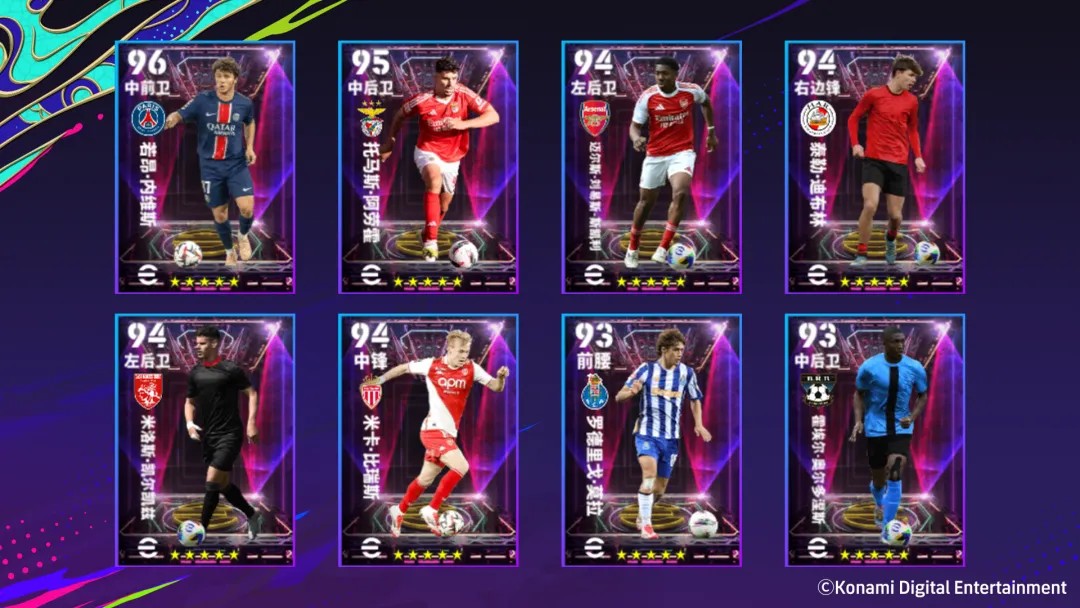Choose the 95-rated Benfica 中后卫 card
Image resolution: width=1080 pixels, height=608 pixels.
click(x=428, y=167)
